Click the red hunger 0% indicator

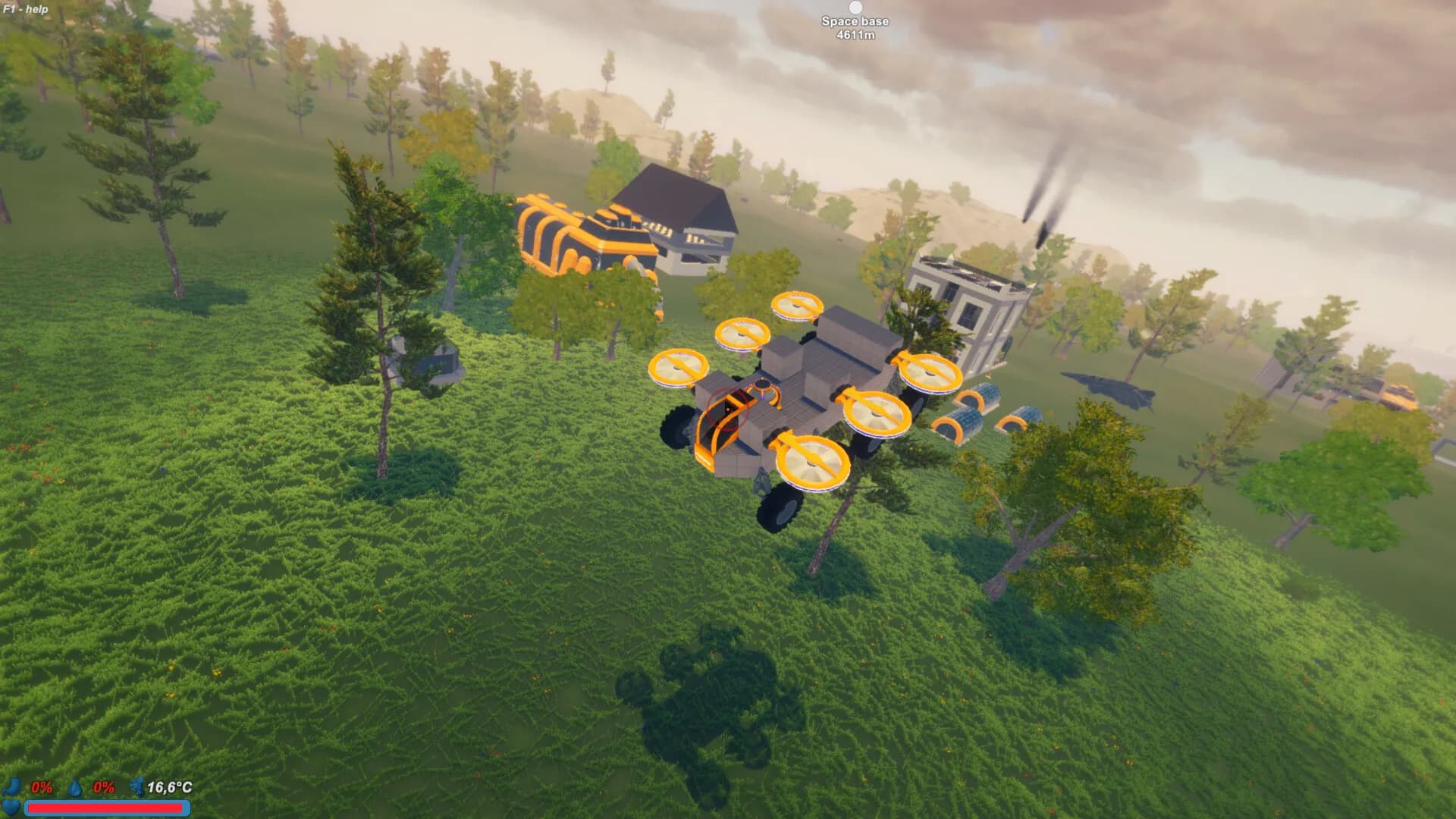tap(42, 788)
